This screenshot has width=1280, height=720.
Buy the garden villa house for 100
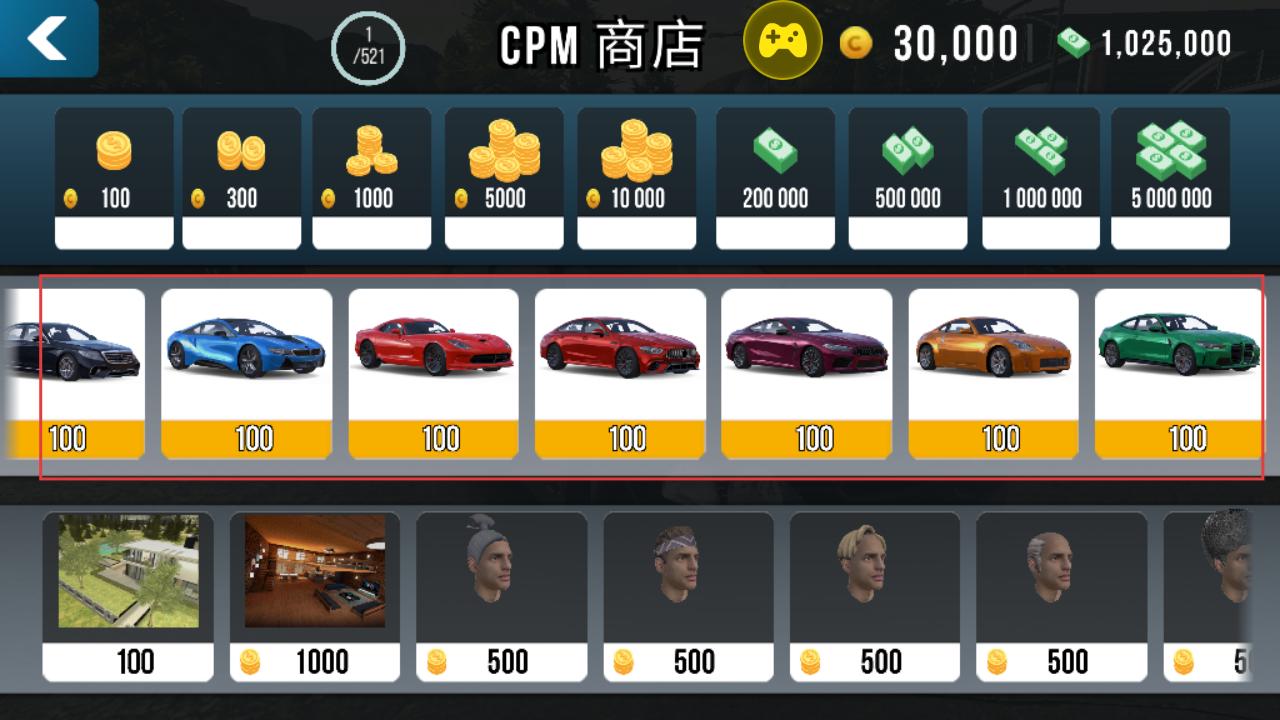(x=128, y=596)
